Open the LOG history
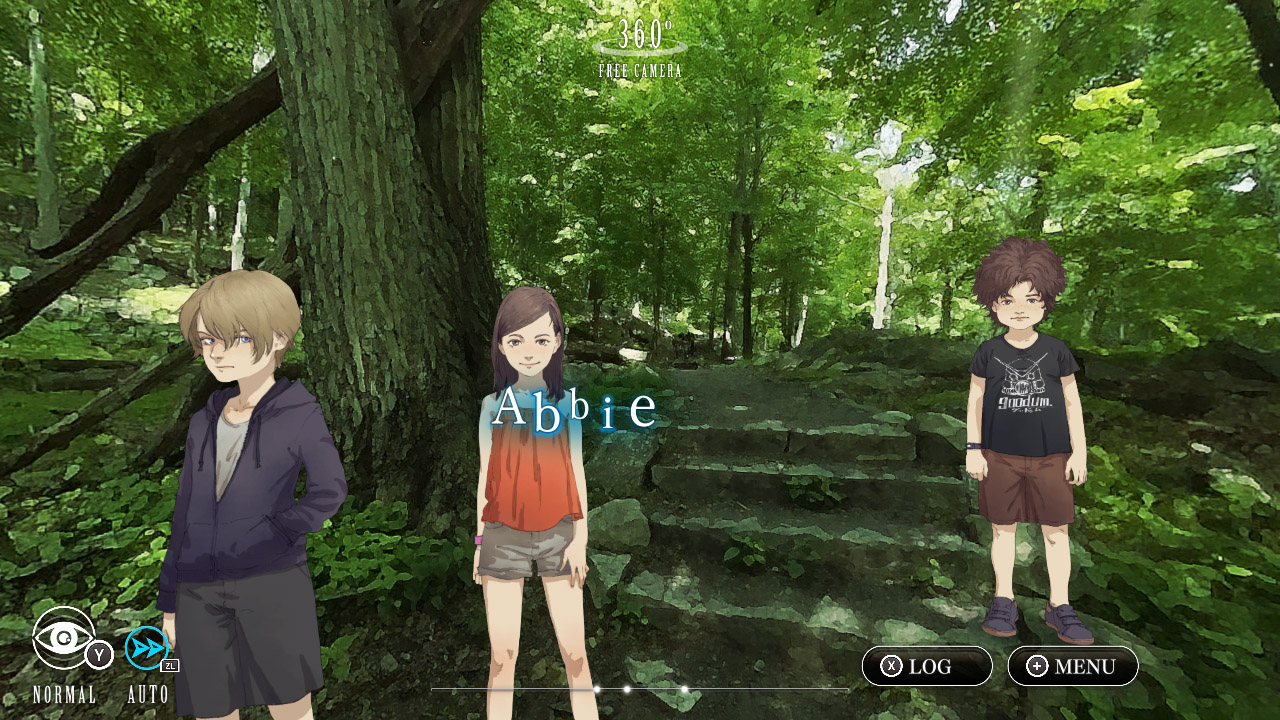This screenshot has width=1280, height=720. [927, 665]
